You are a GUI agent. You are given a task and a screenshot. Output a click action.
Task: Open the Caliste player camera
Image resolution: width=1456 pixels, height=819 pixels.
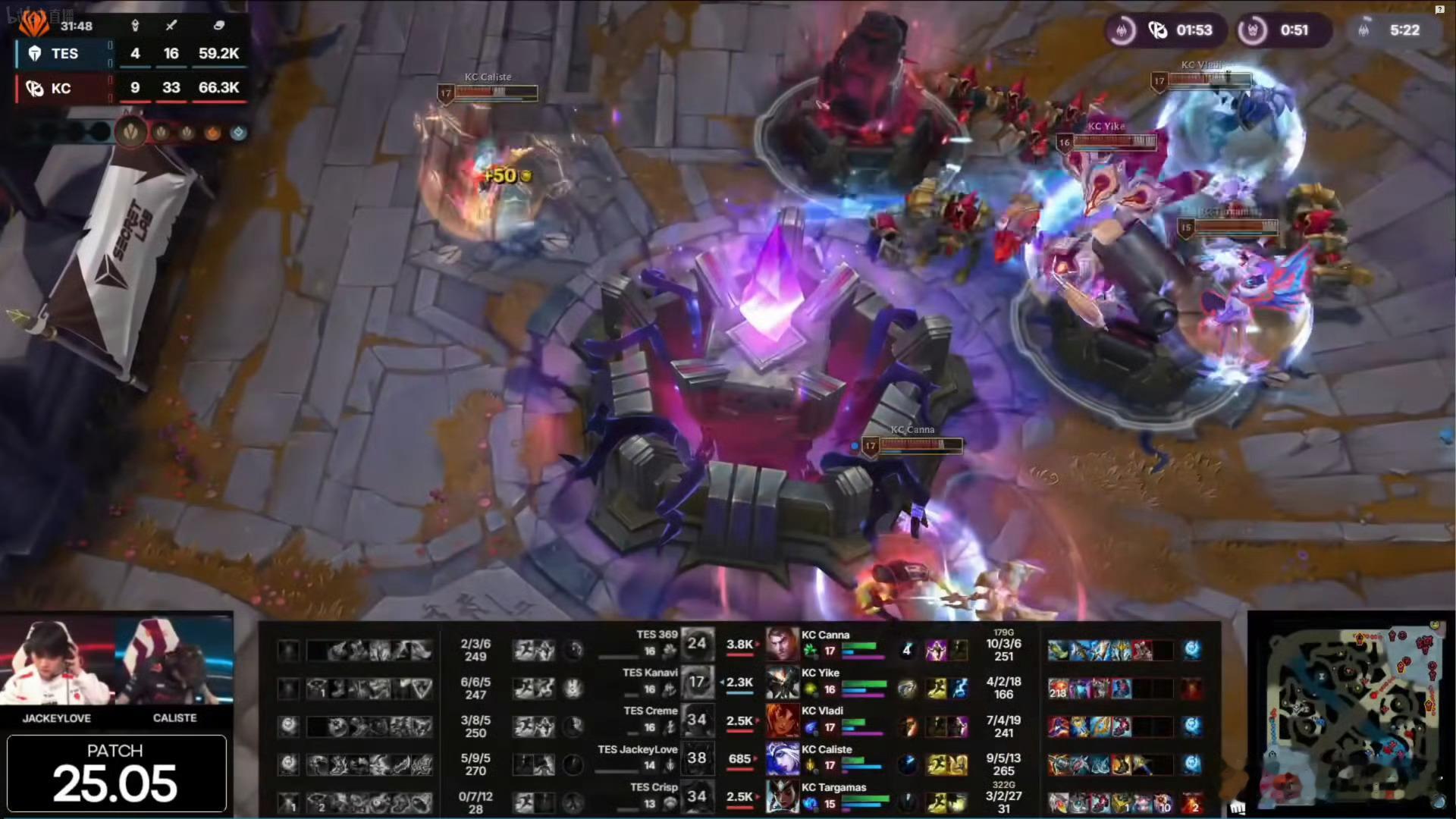[174, 661]
